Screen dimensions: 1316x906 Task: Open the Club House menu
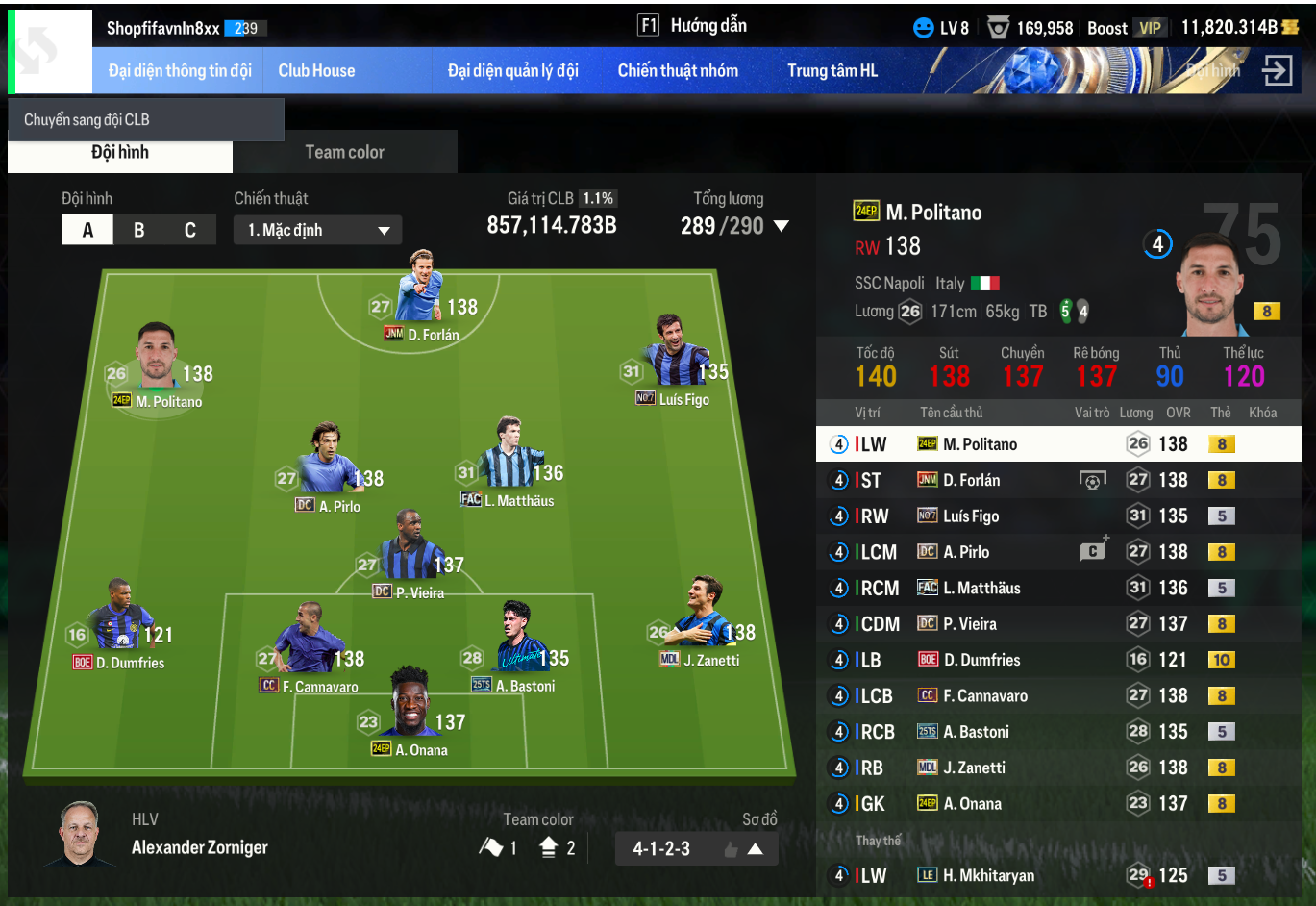(x=316, y=71)
